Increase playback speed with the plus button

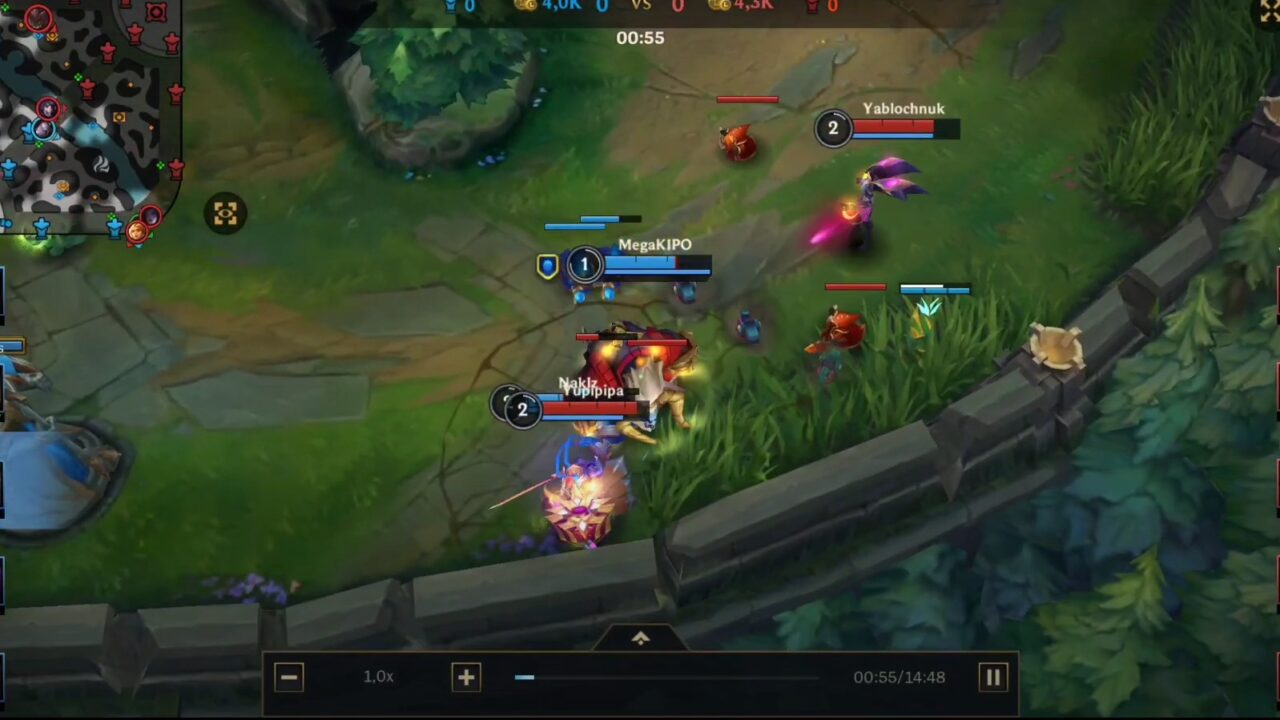point(466,677)
